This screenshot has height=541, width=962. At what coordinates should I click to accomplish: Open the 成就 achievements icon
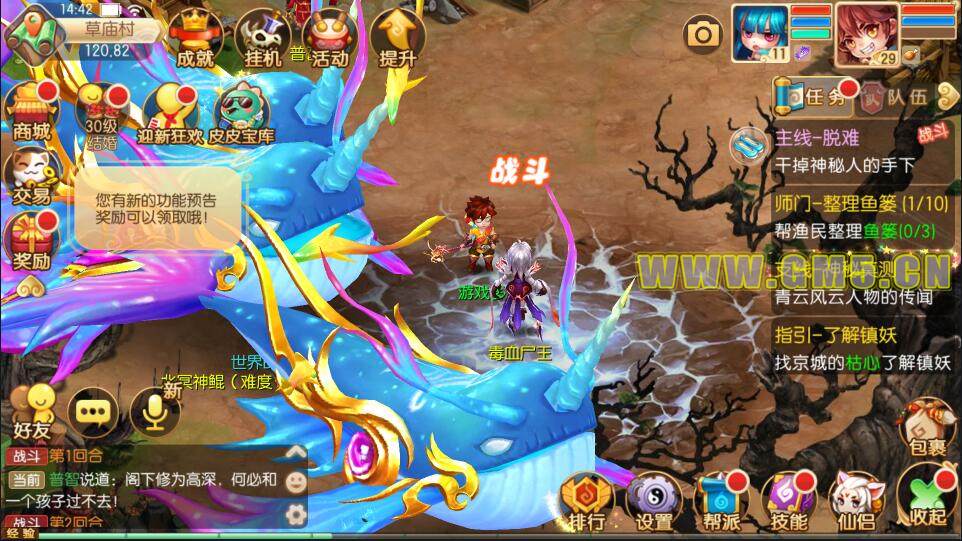(195, 40)
